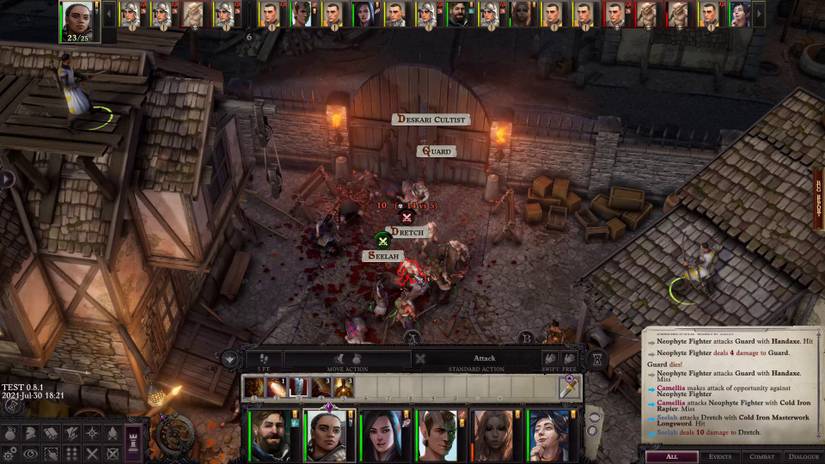Image resolution: width=825 pixels, height=464 pixels.
Task: Click the 5 FT step button
Action: 263,359
